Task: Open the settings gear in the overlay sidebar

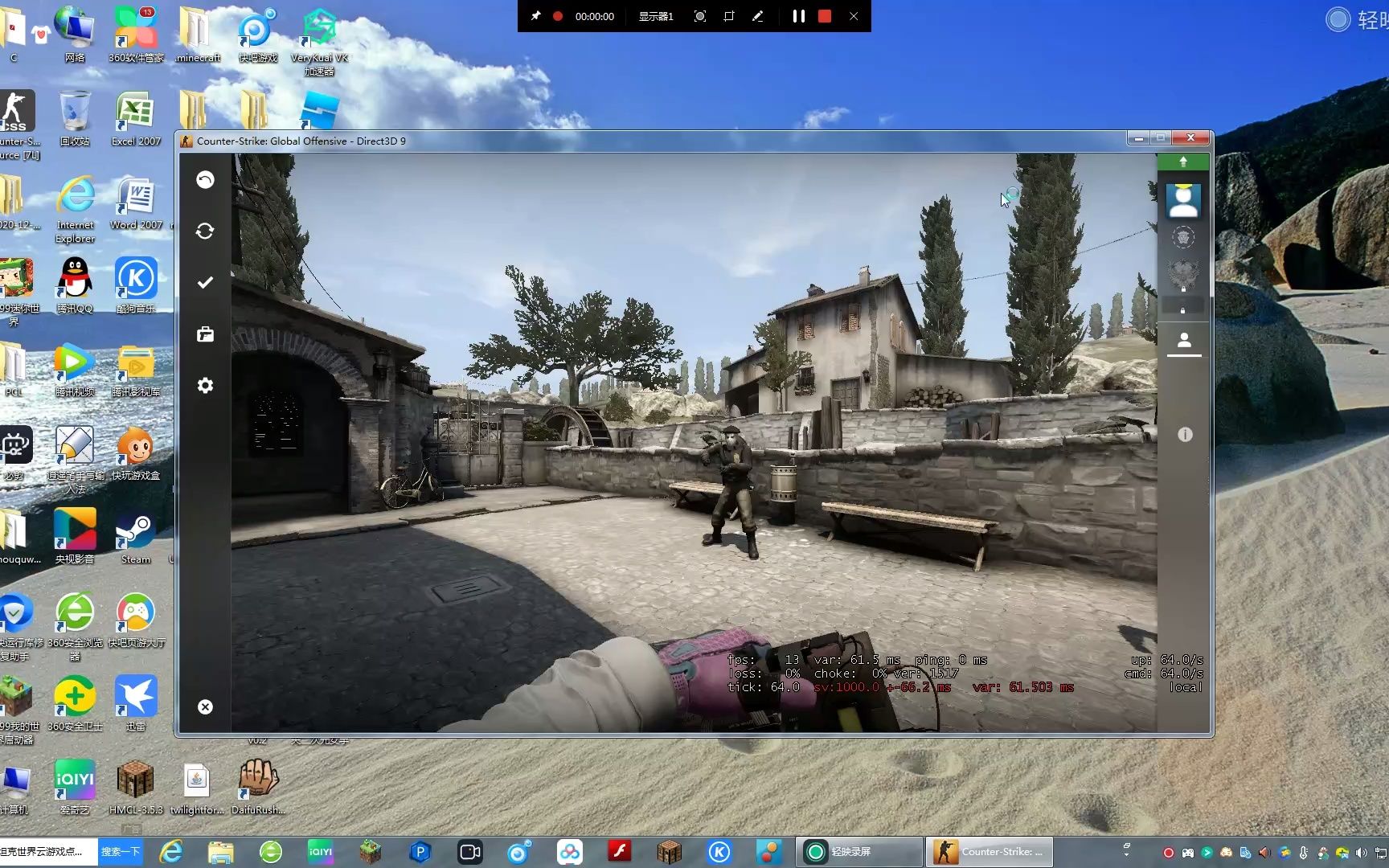Action: click(205, 386)
